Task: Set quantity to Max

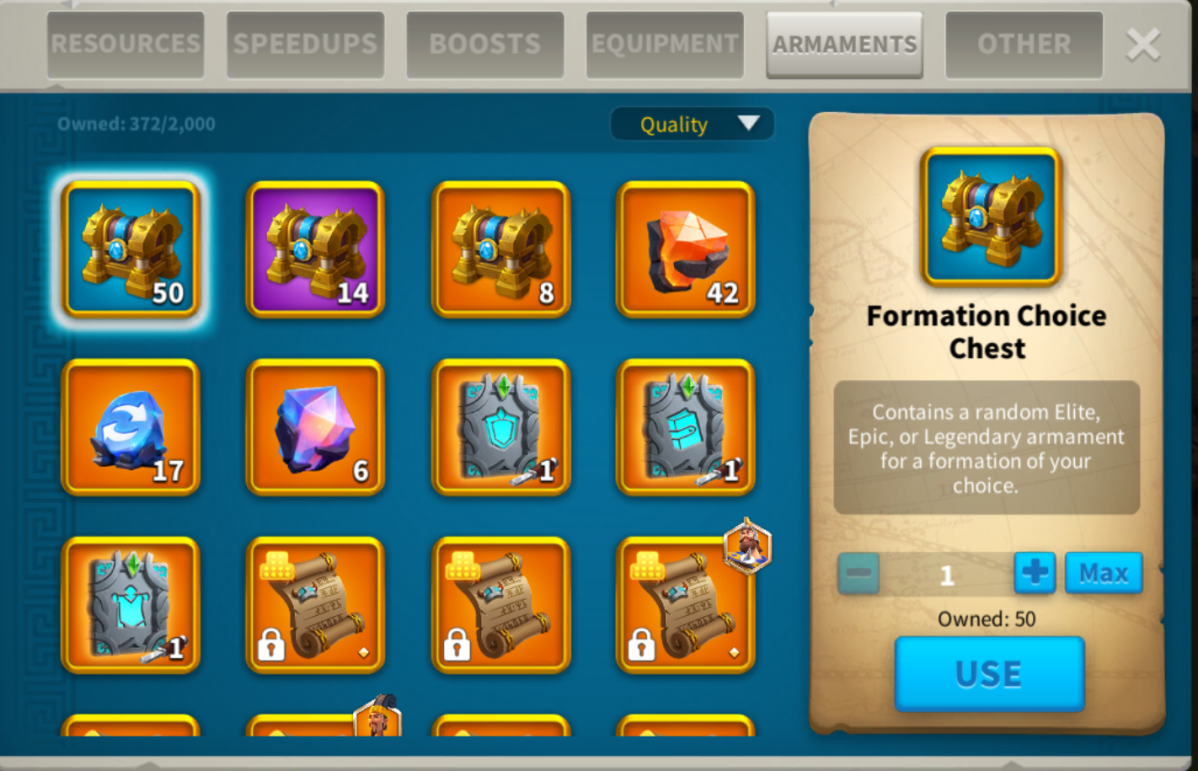Action: coord(1103,573)
